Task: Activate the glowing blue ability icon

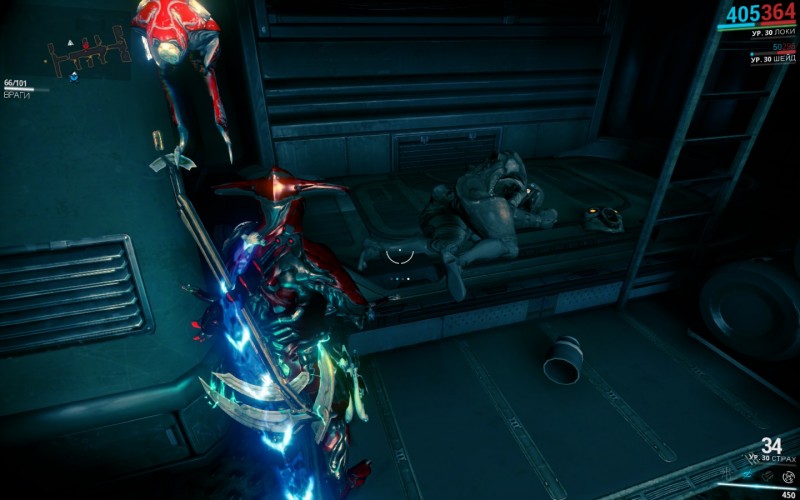Action: coord(745,473)
